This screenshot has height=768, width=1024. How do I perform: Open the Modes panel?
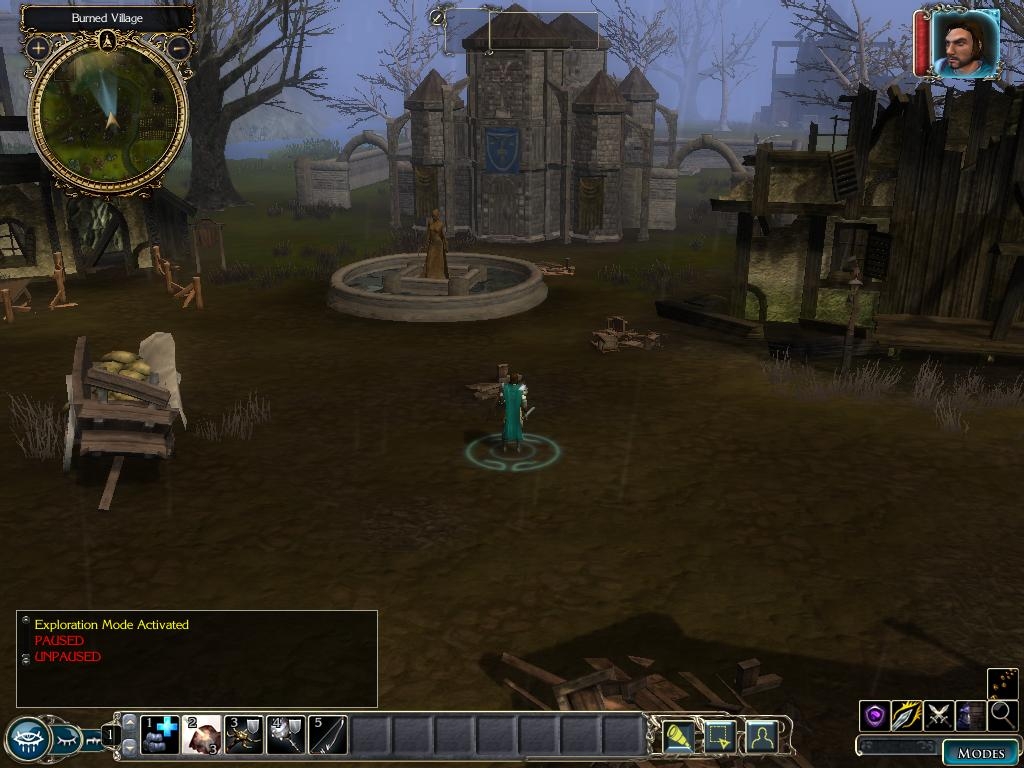click(x=981, y=753)
